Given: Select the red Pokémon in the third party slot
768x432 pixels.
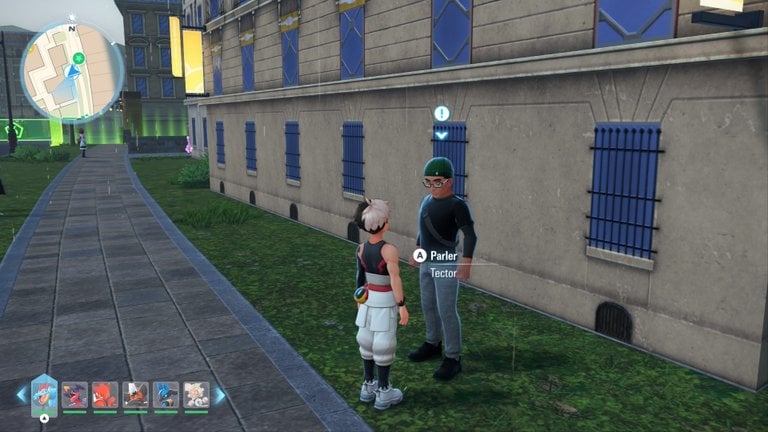Looking at the screenshot, I should [105, 395].
